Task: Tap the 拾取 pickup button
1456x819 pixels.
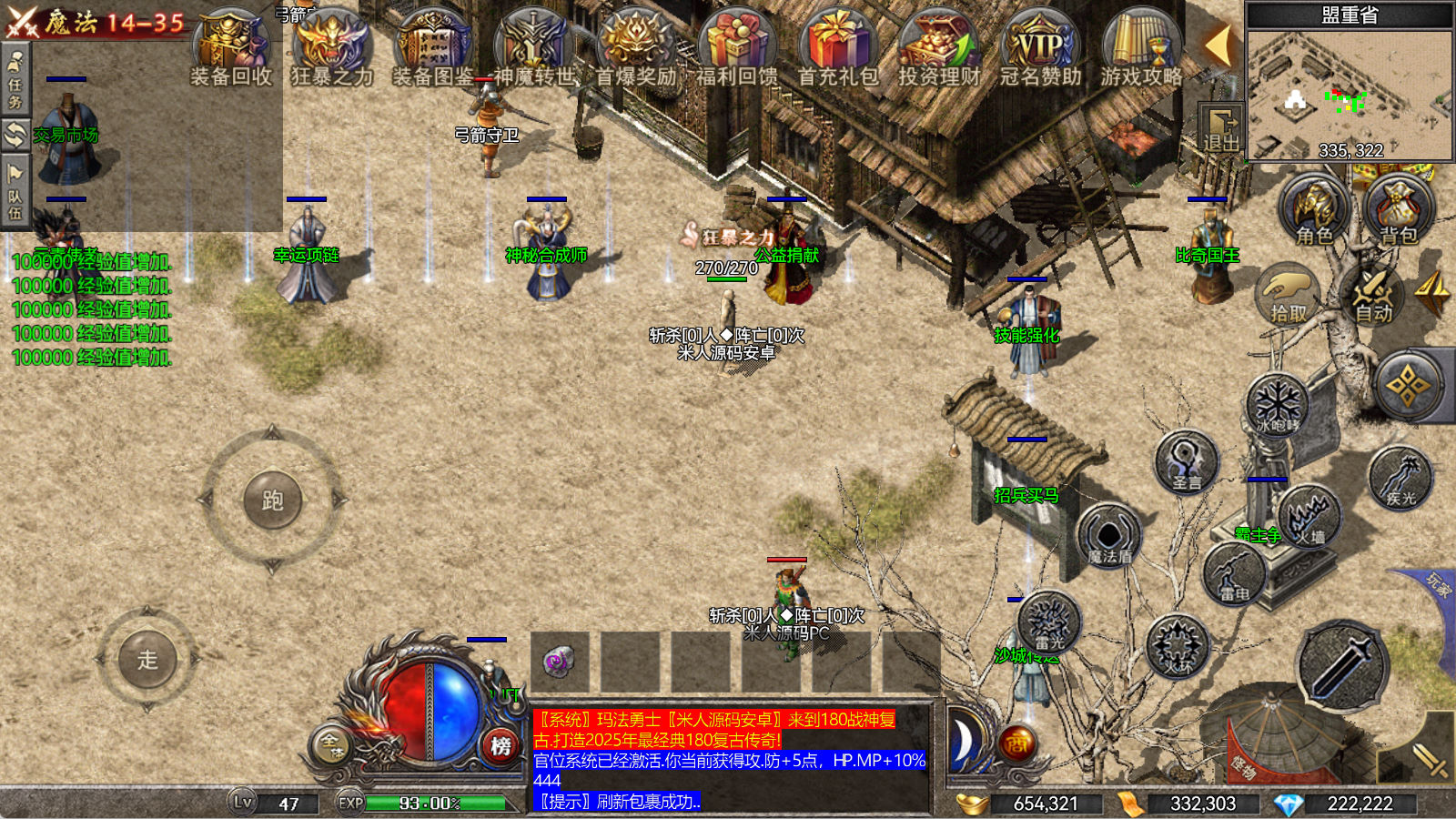Action: [x=1288, y=293]
